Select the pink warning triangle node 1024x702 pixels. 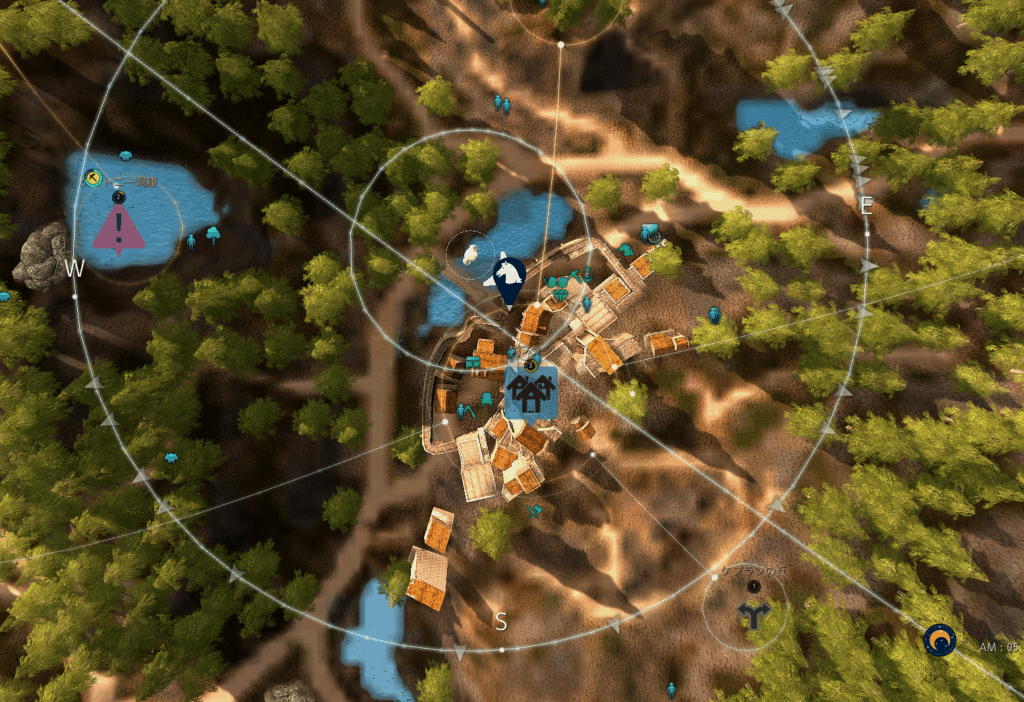119,231
